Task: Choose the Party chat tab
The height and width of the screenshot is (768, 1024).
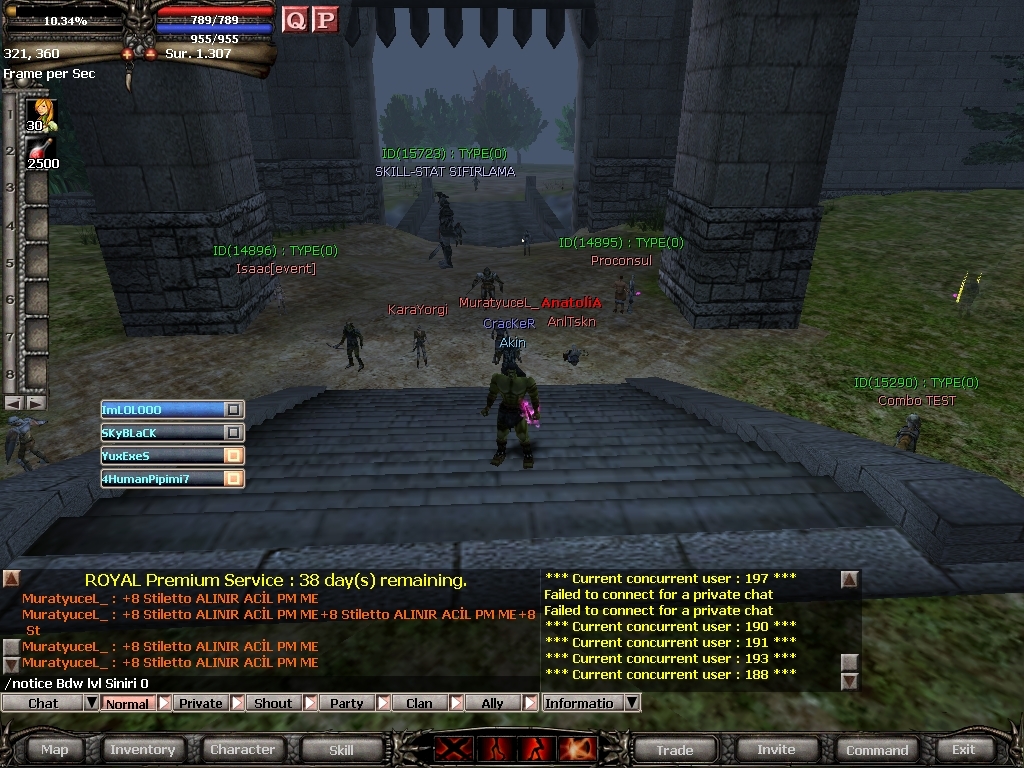Action: (347, 703)
